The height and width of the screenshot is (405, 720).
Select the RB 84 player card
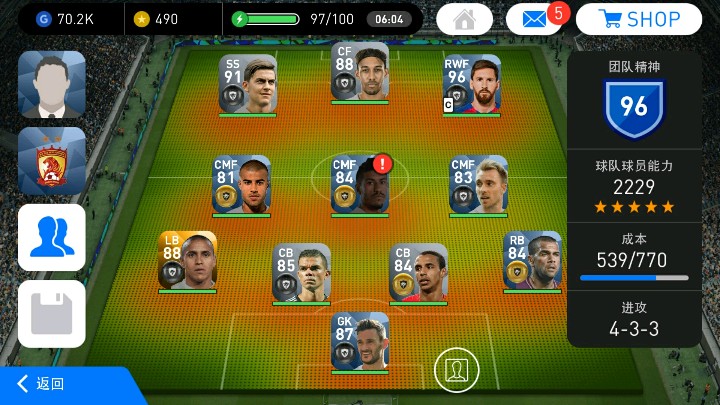[532, 260]
